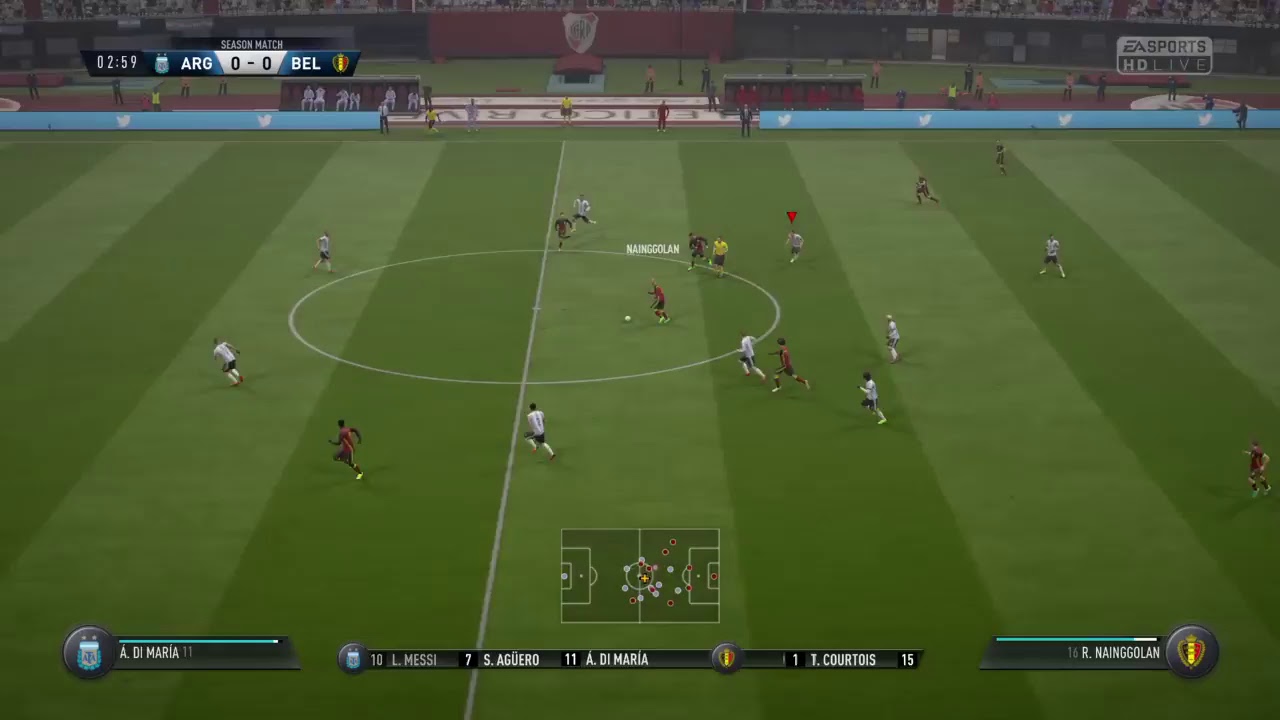Select the ball icon on the pitch

pos(627,317)
